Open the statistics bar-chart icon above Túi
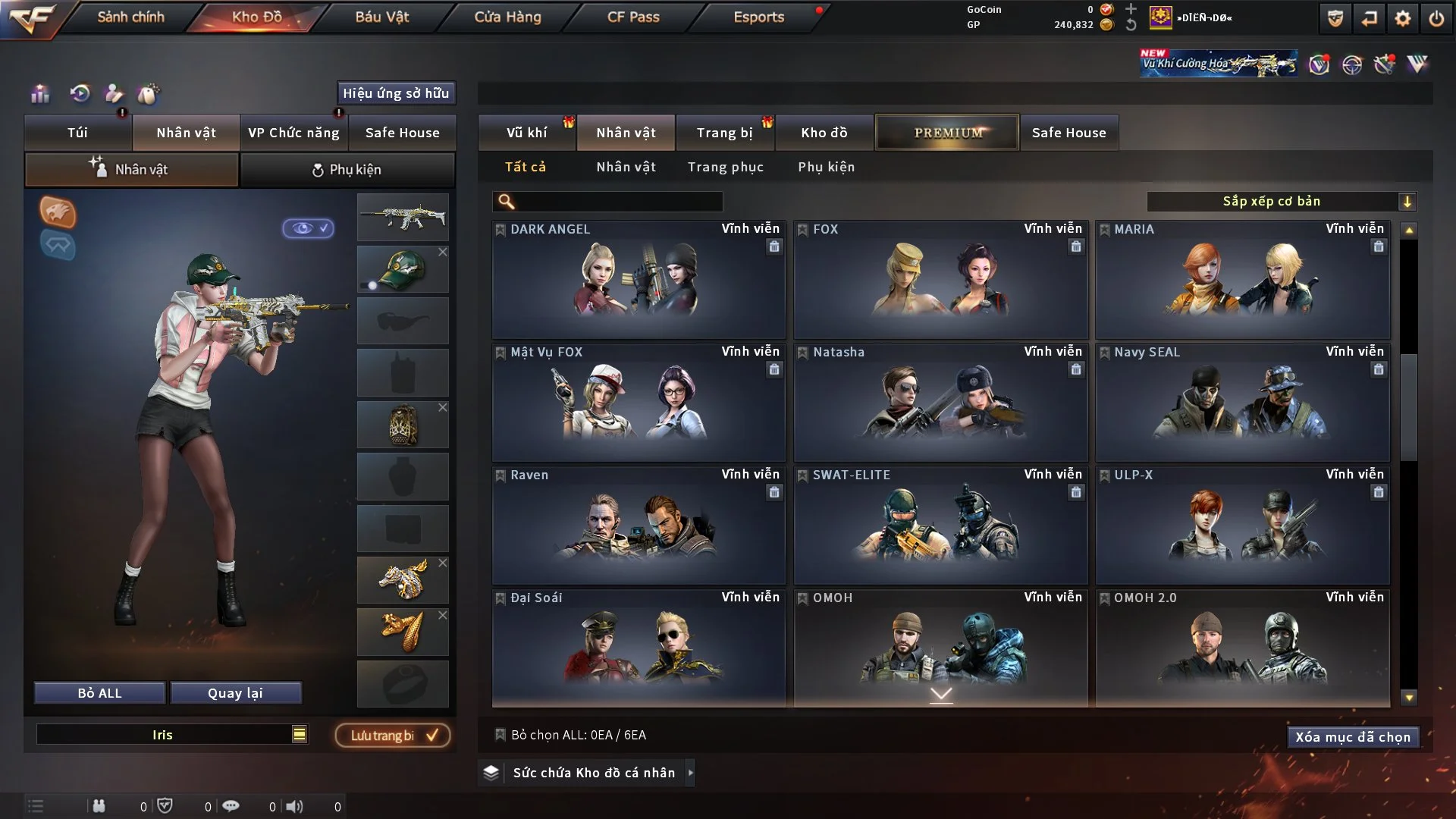This screenshot has height=819, width=1456. click(39, 94)
